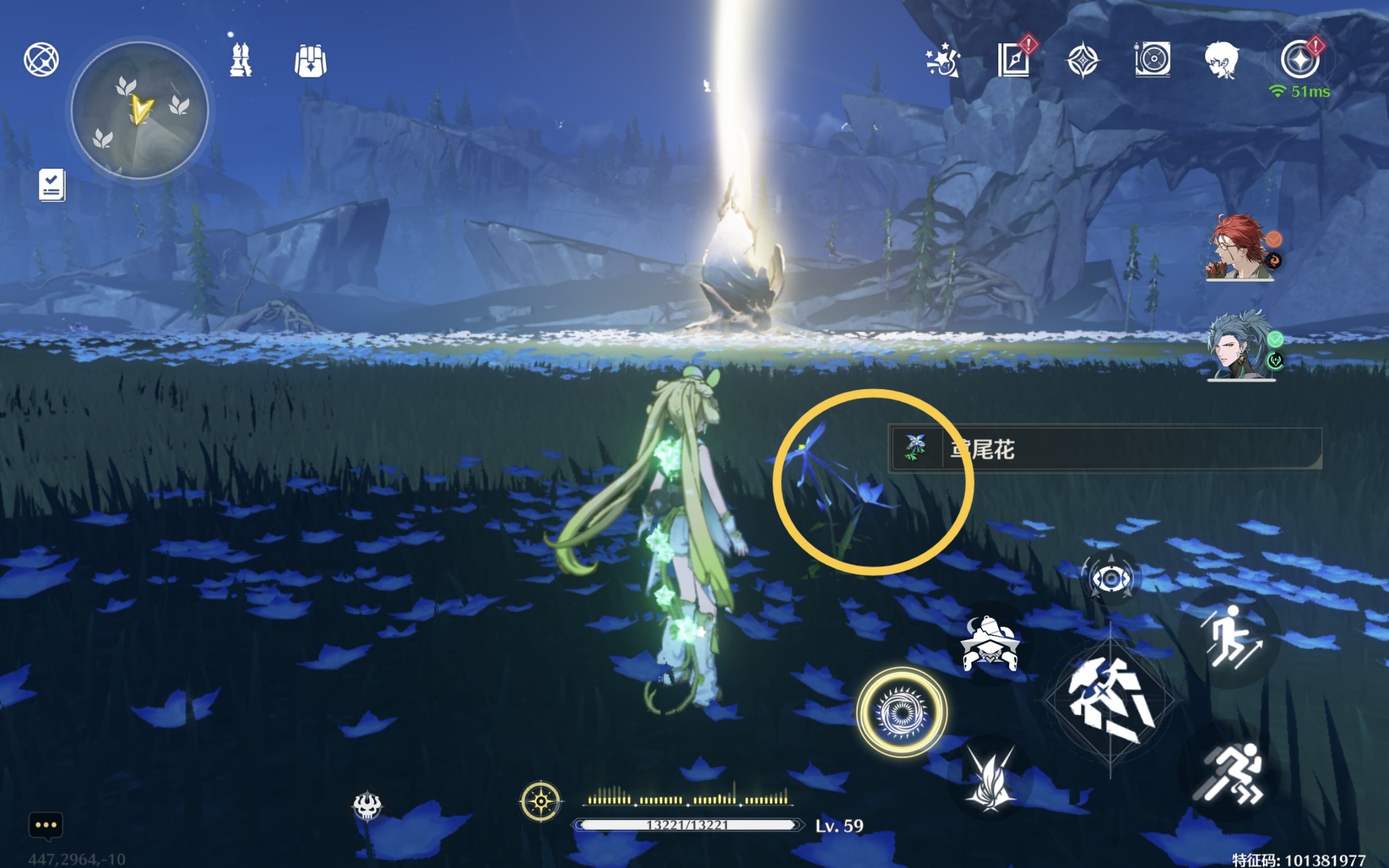Pick up the 鸢尾花 iris flower prompt

(1104, 449)
